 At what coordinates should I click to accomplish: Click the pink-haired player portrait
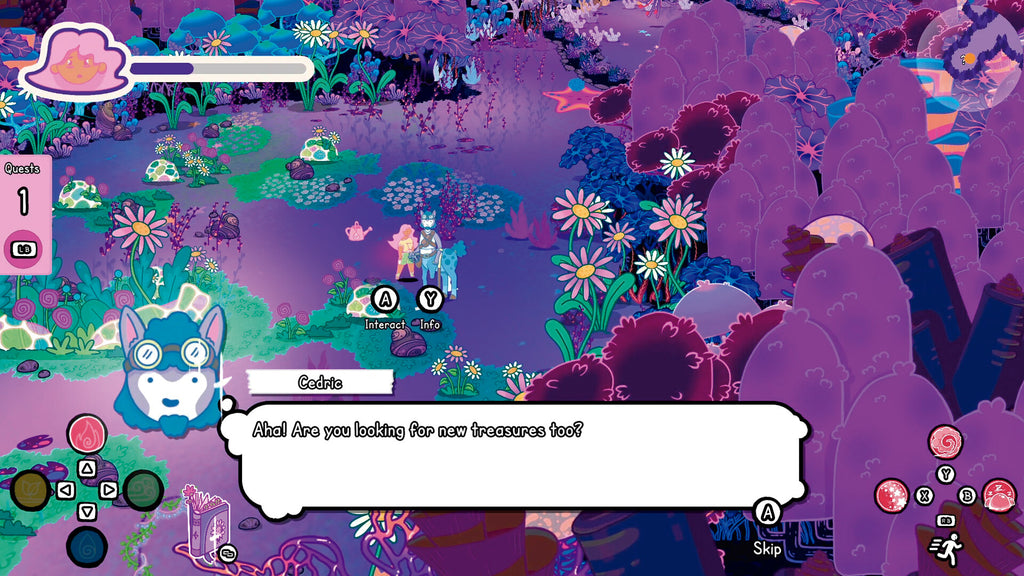pos(77,62)
